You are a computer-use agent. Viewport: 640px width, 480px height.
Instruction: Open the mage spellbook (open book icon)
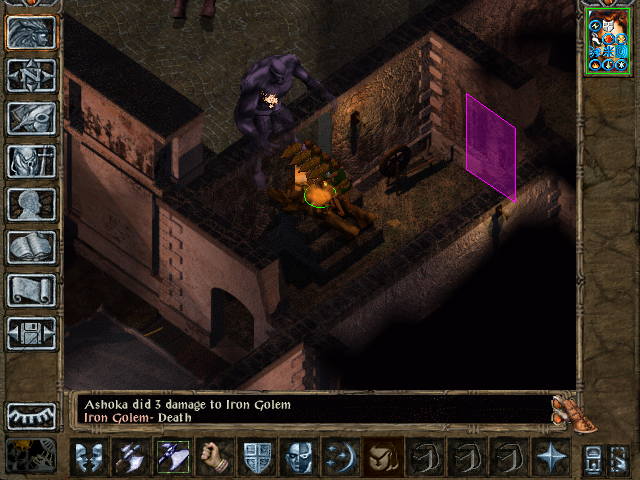click(x=32, y=247)
